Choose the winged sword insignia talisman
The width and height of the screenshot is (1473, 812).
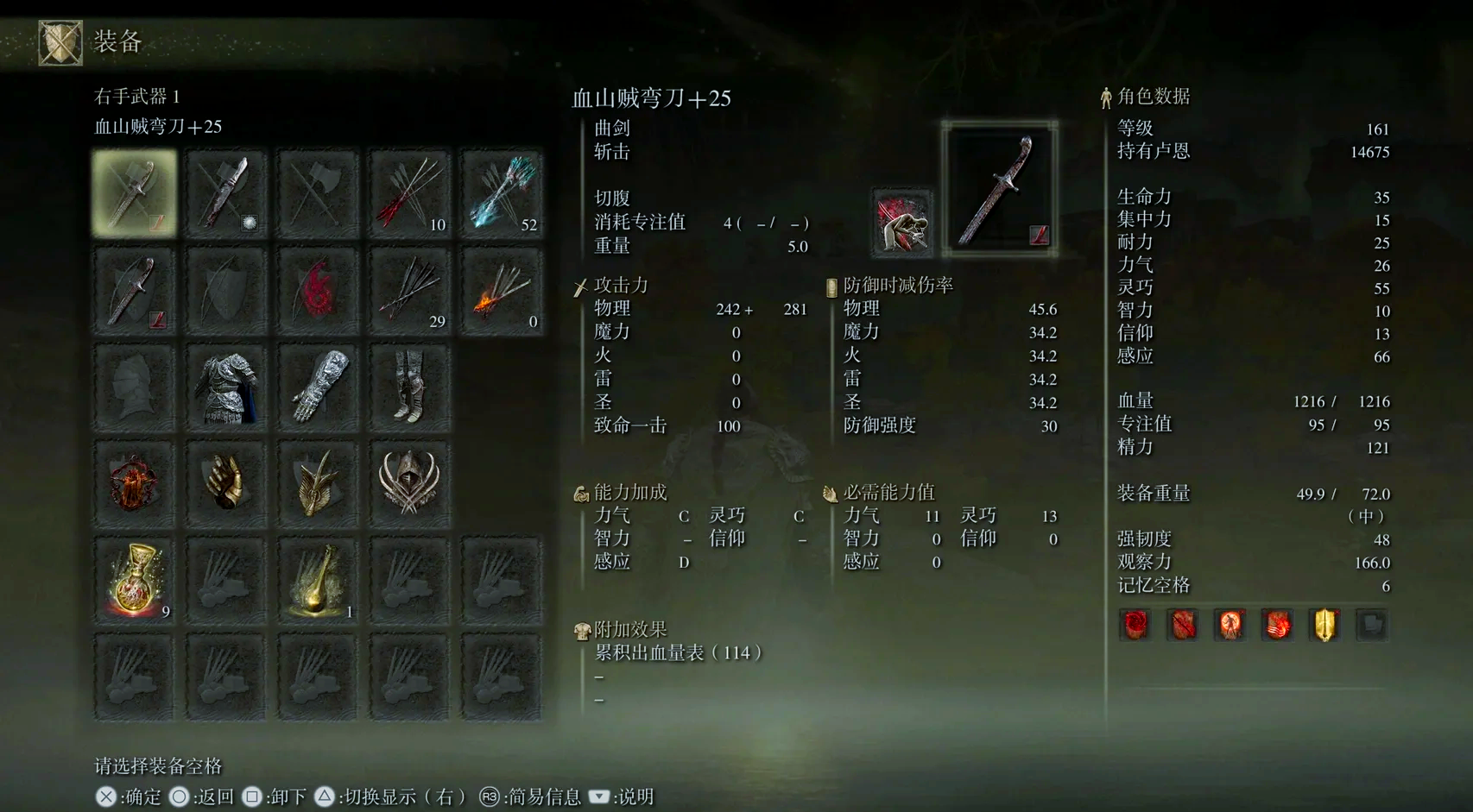[x=317, y=483]
